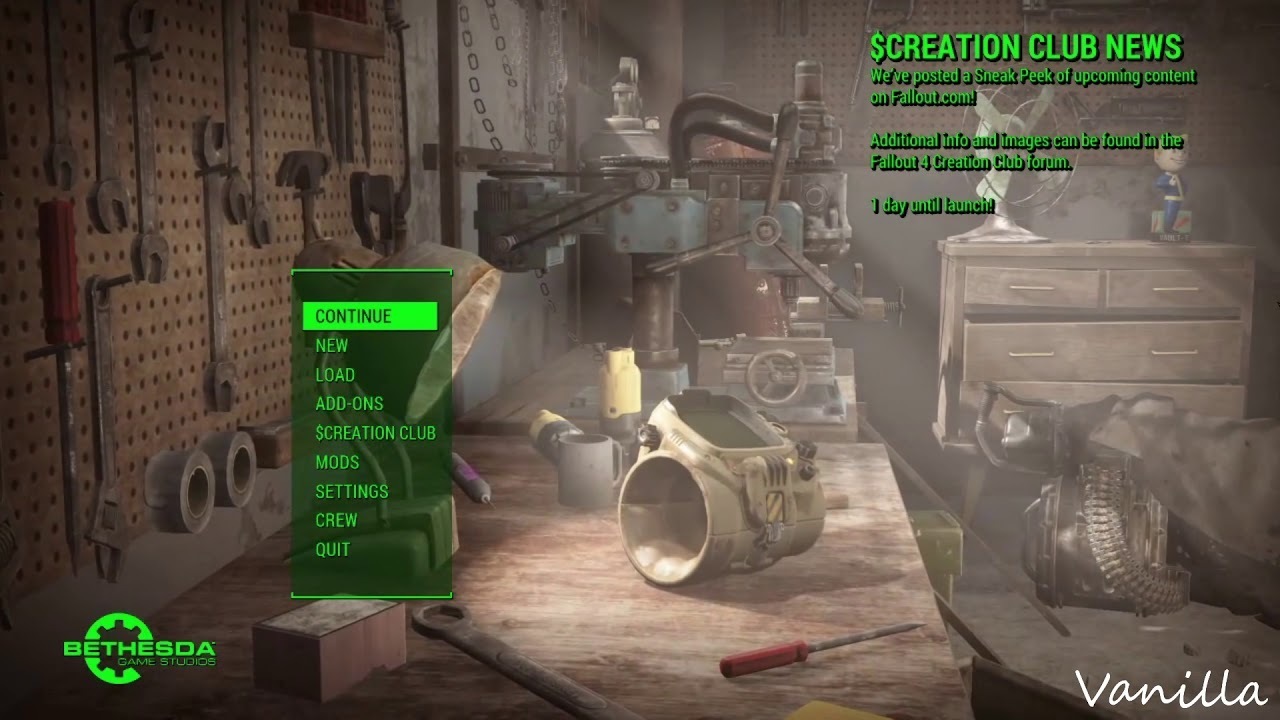Open the Load game menu

tap(335, 374)
